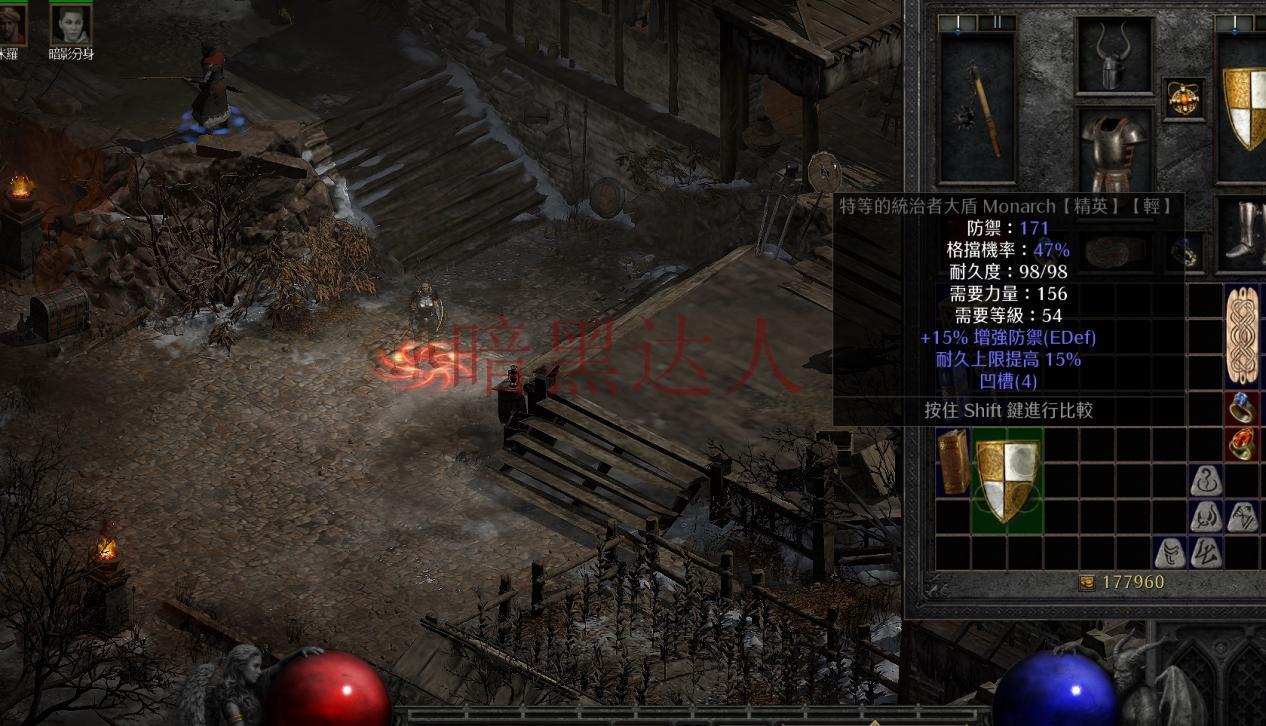The width and height of the screenshot is (1266, 726).
Task: Select the brown tome in inventory
Action: [x=953, y=462]
